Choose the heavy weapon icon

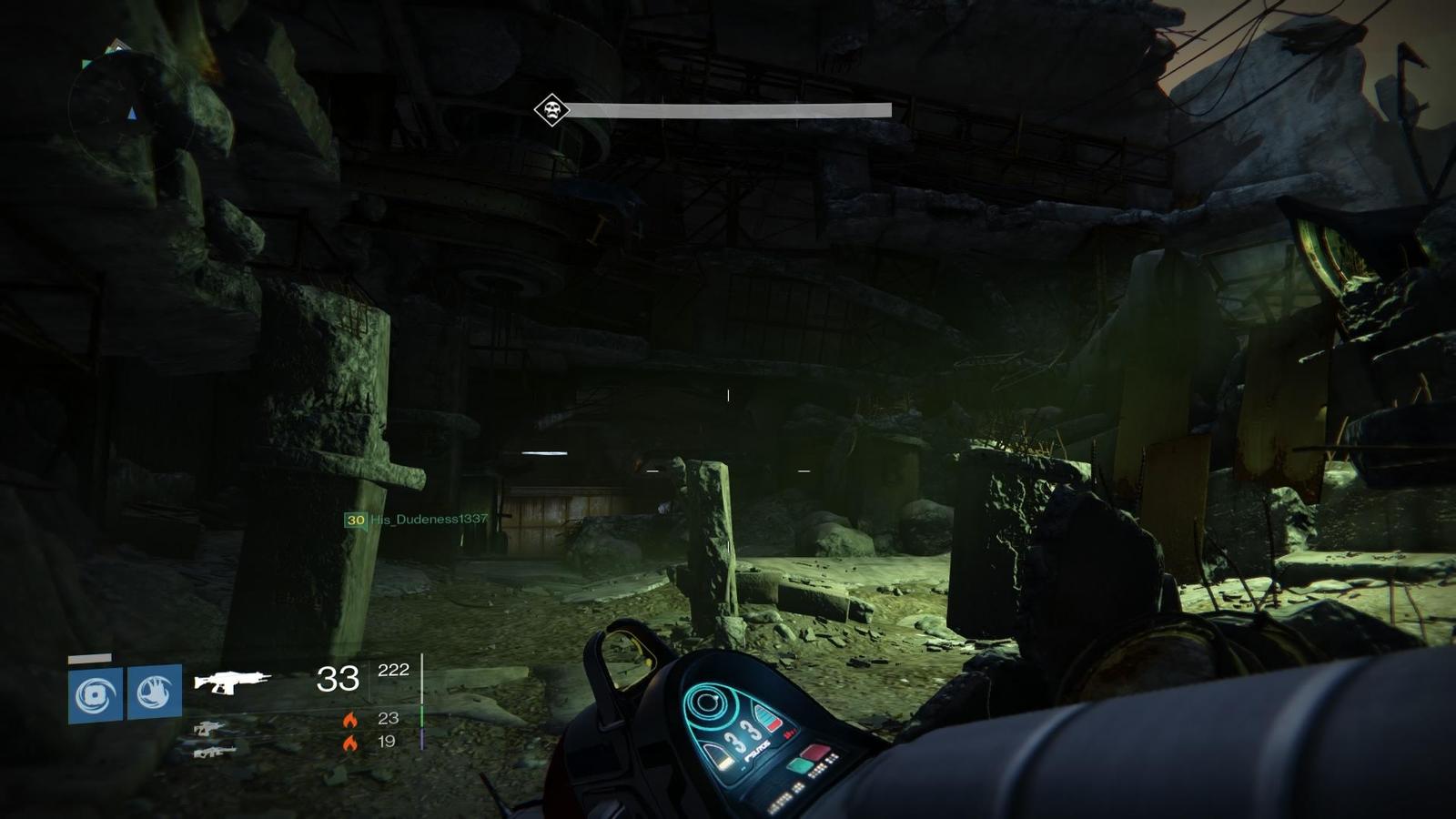[x=214, y=752]
